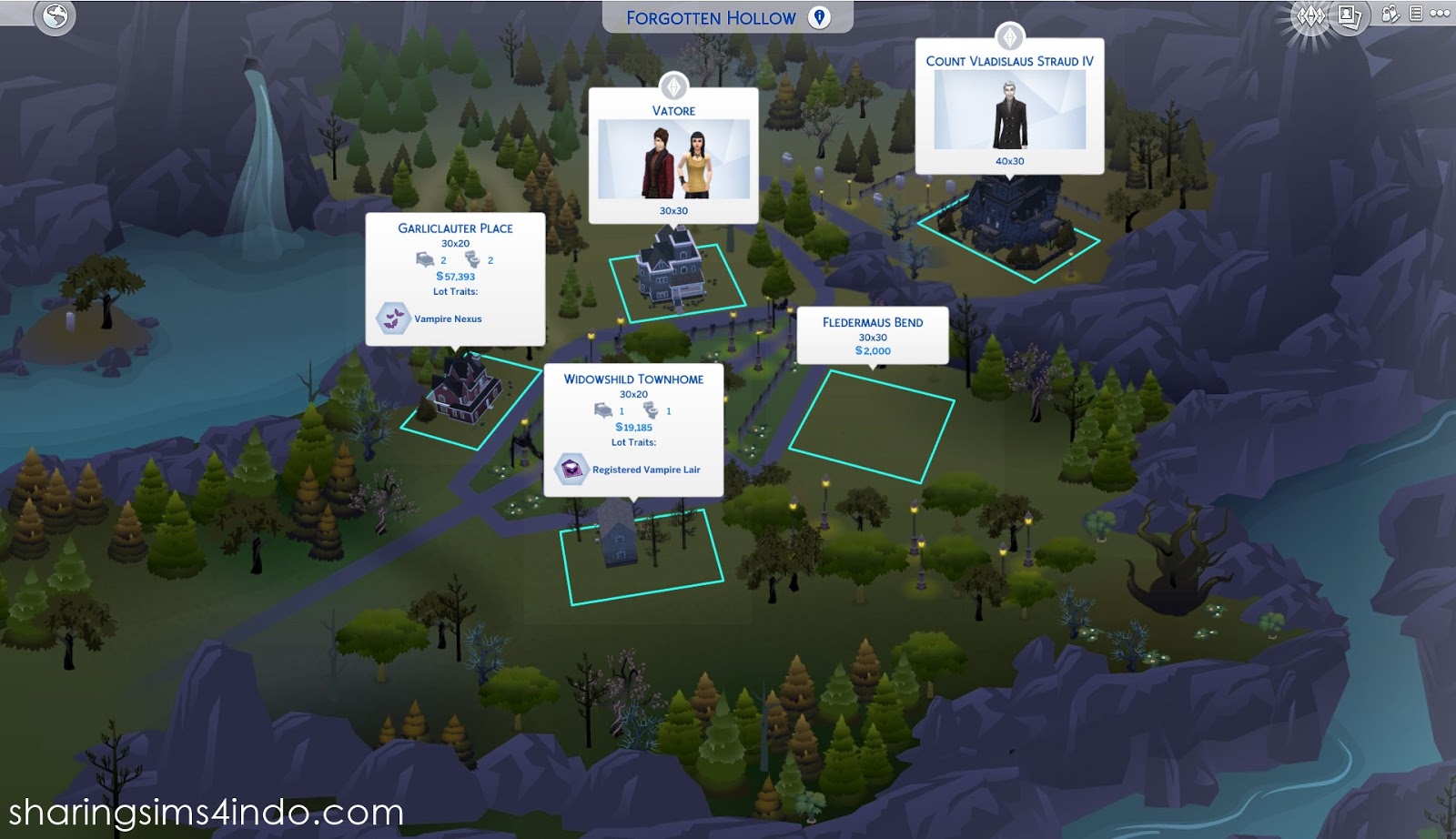Click the plumbob diamond icon at top right

click(1310, 15)
